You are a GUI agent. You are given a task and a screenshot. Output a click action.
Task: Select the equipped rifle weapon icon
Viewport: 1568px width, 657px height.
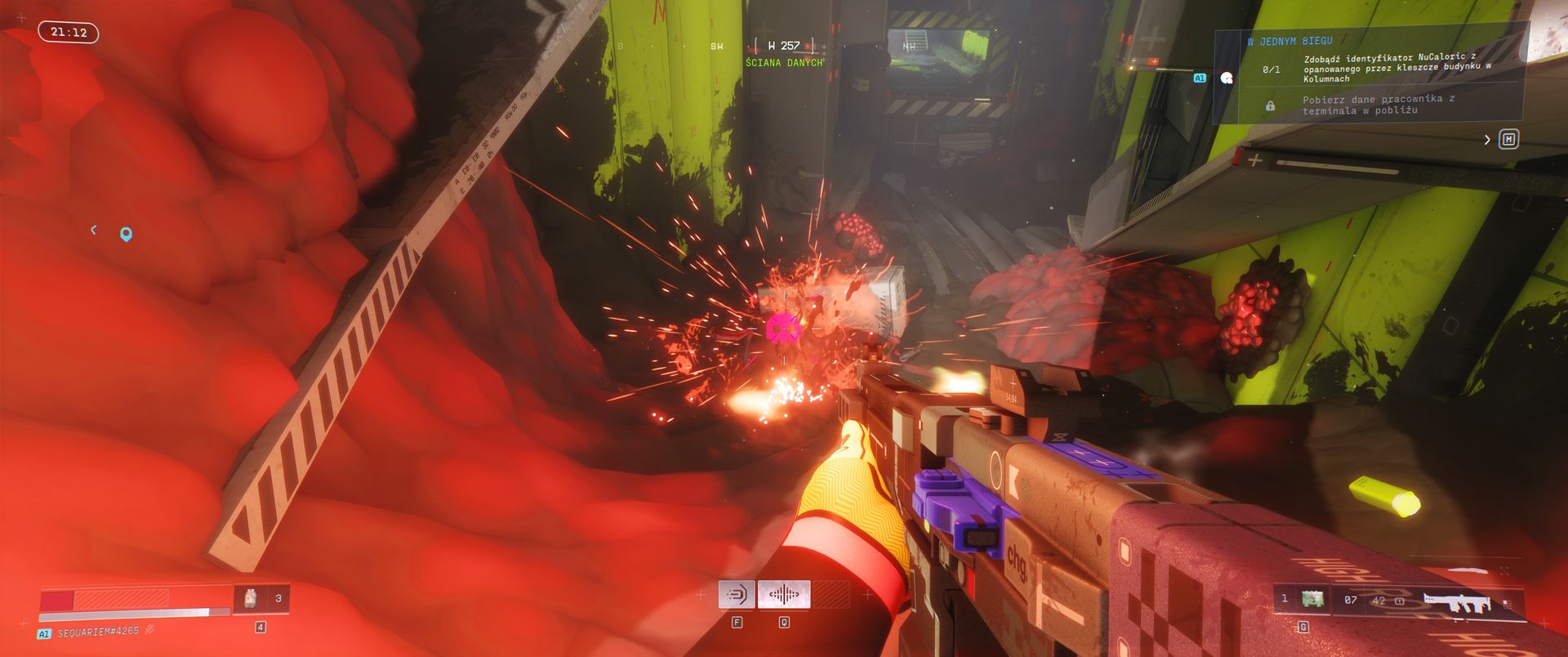[1456, 602]
